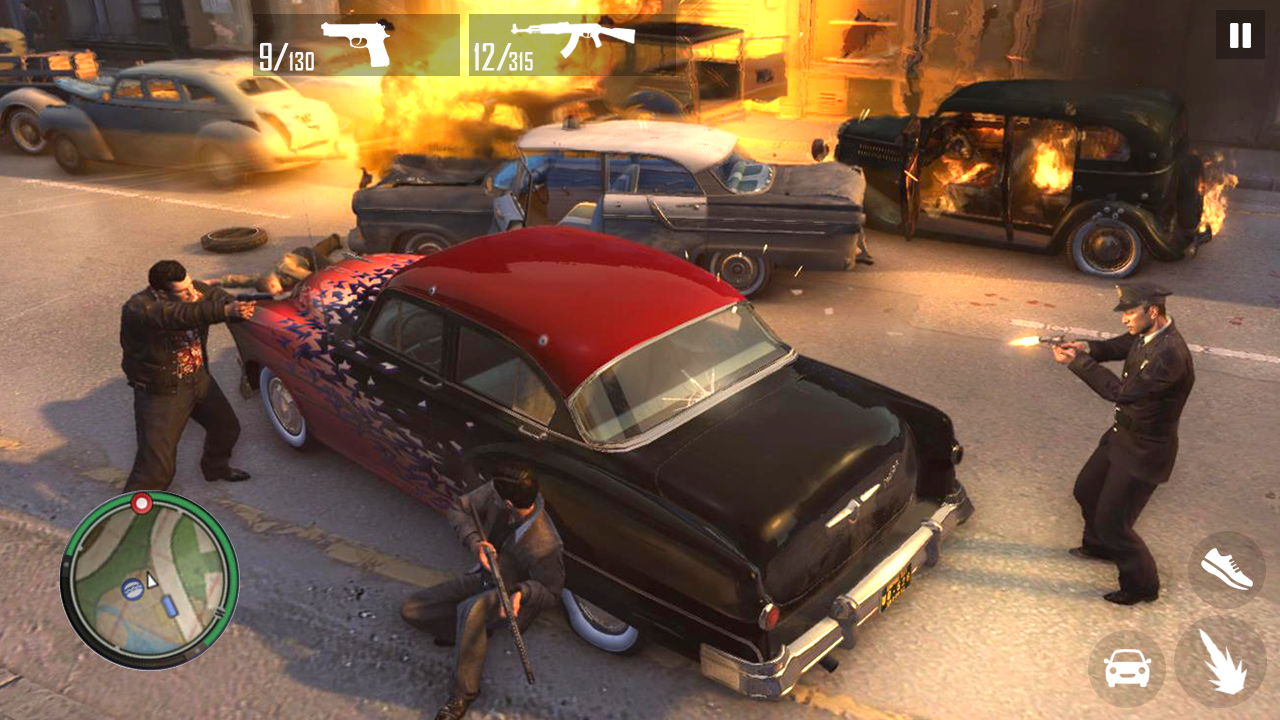Switch to the assault rifle weapon slot
Image resolution: width=1280 pixels, height=720 pixels.
pyautogui.click(x=571, y=45)
